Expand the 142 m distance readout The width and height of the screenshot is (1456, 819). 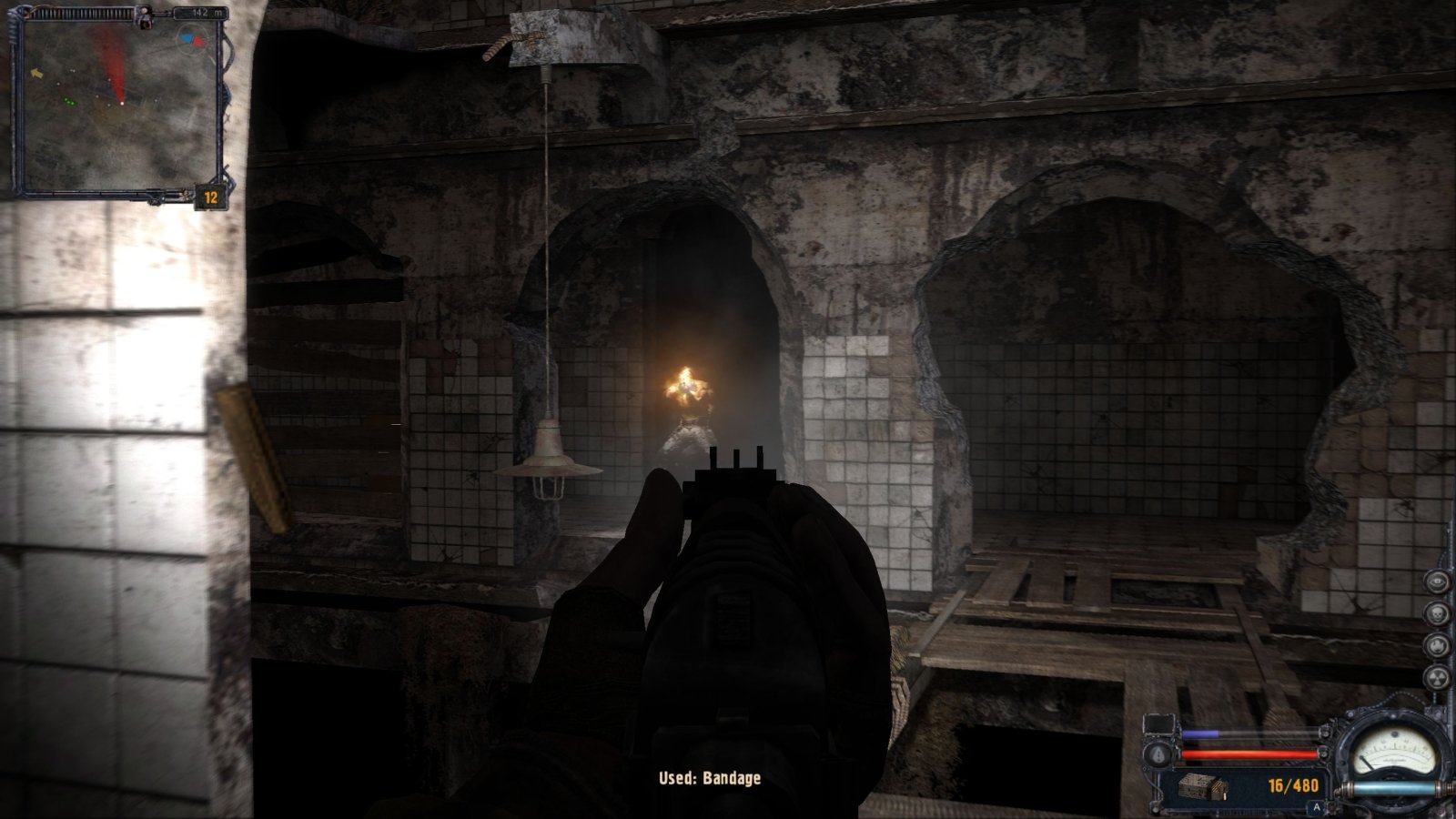[x=208, y=13]
